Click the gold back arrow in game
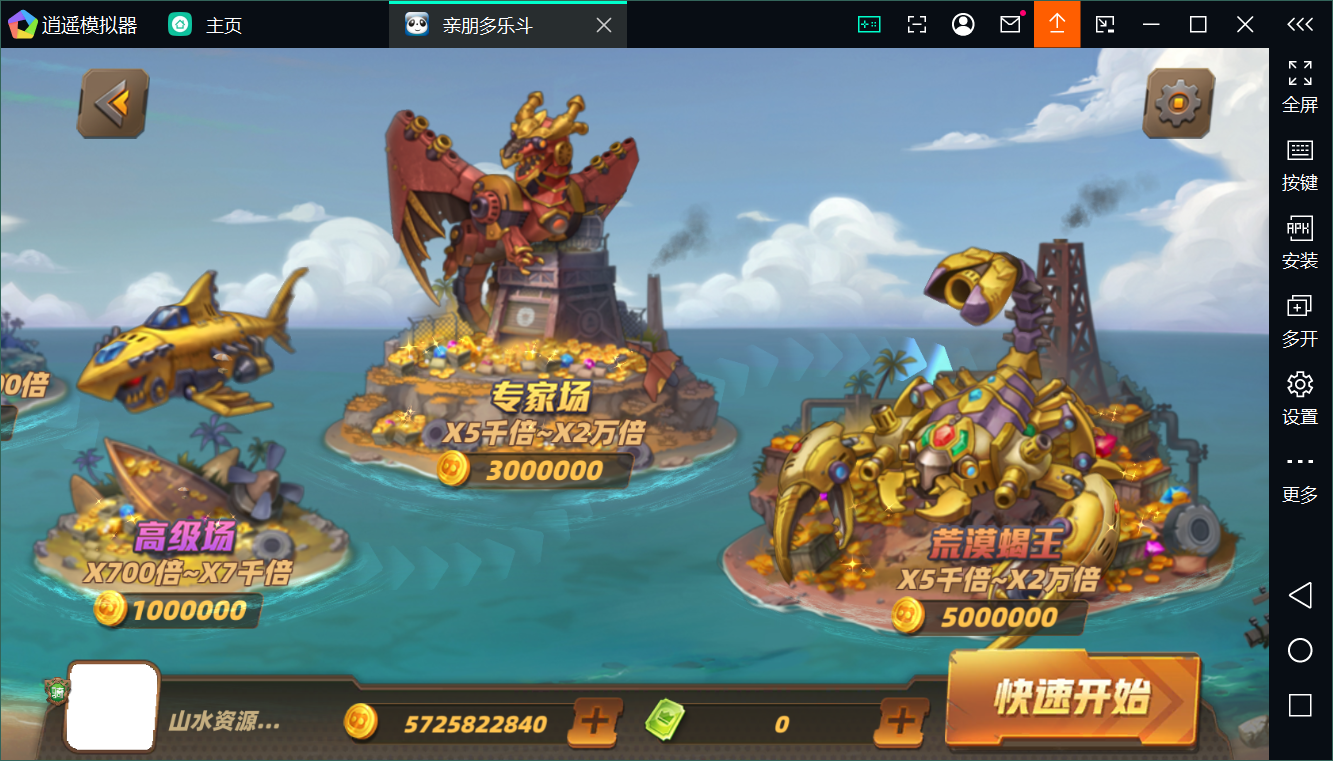The width and height of the screenshot is (1333, 761). pos(112,102)
